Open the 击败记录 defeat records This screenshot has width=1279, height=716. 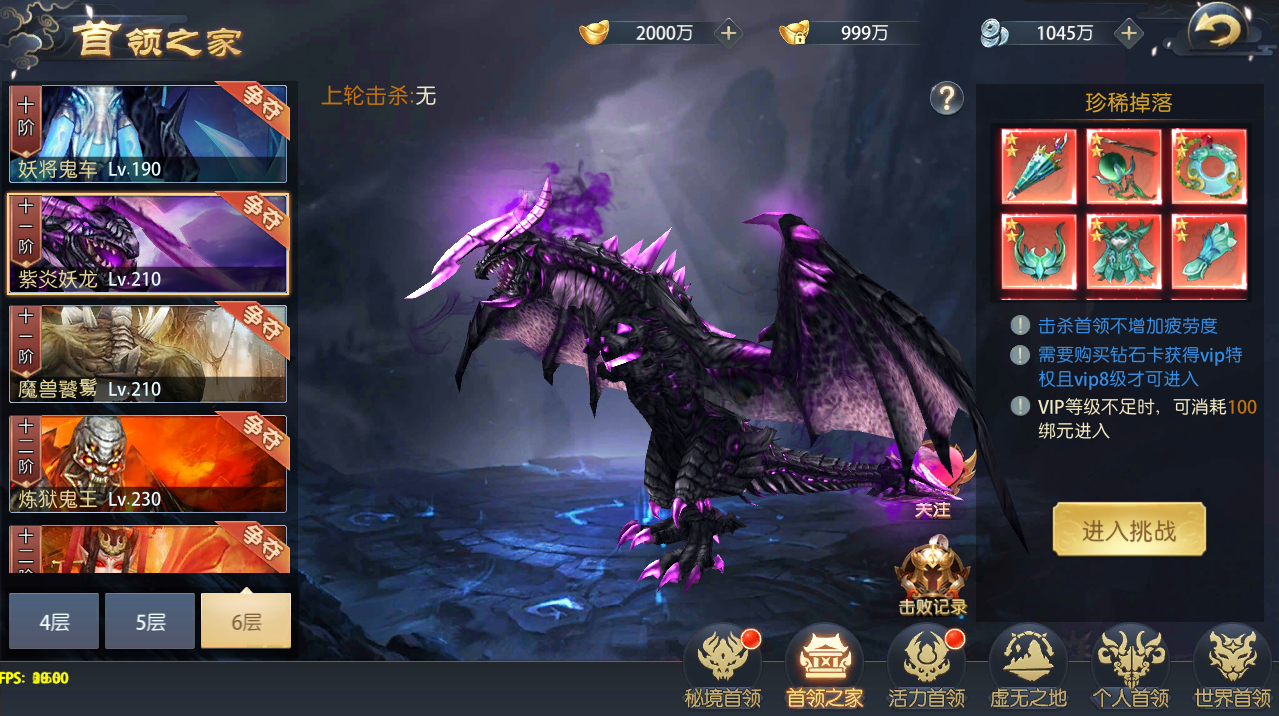tap(932, 578)
